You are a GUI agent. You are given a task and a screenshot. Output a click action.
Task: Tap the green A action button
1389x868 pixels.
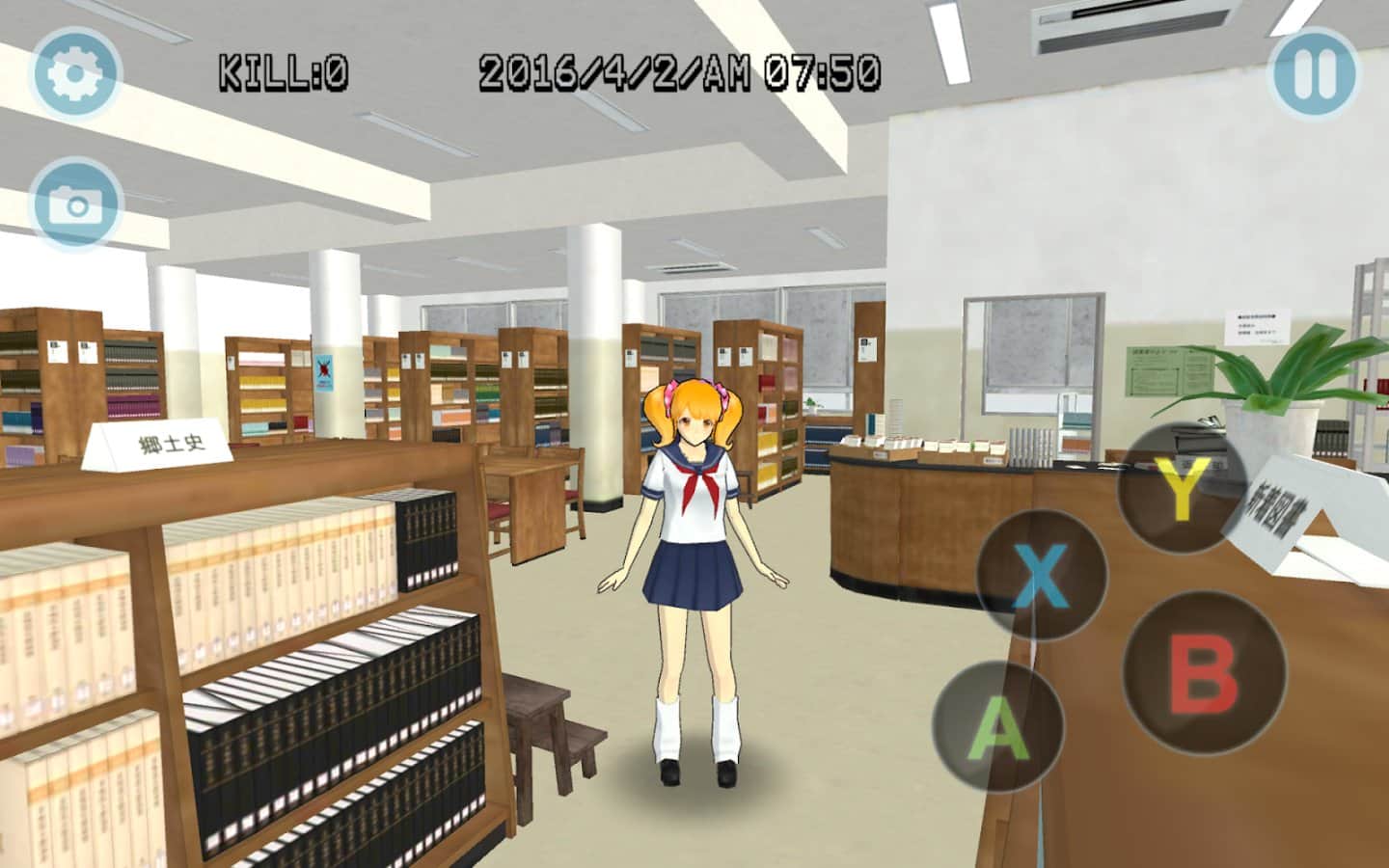click(x=997, y=725)
